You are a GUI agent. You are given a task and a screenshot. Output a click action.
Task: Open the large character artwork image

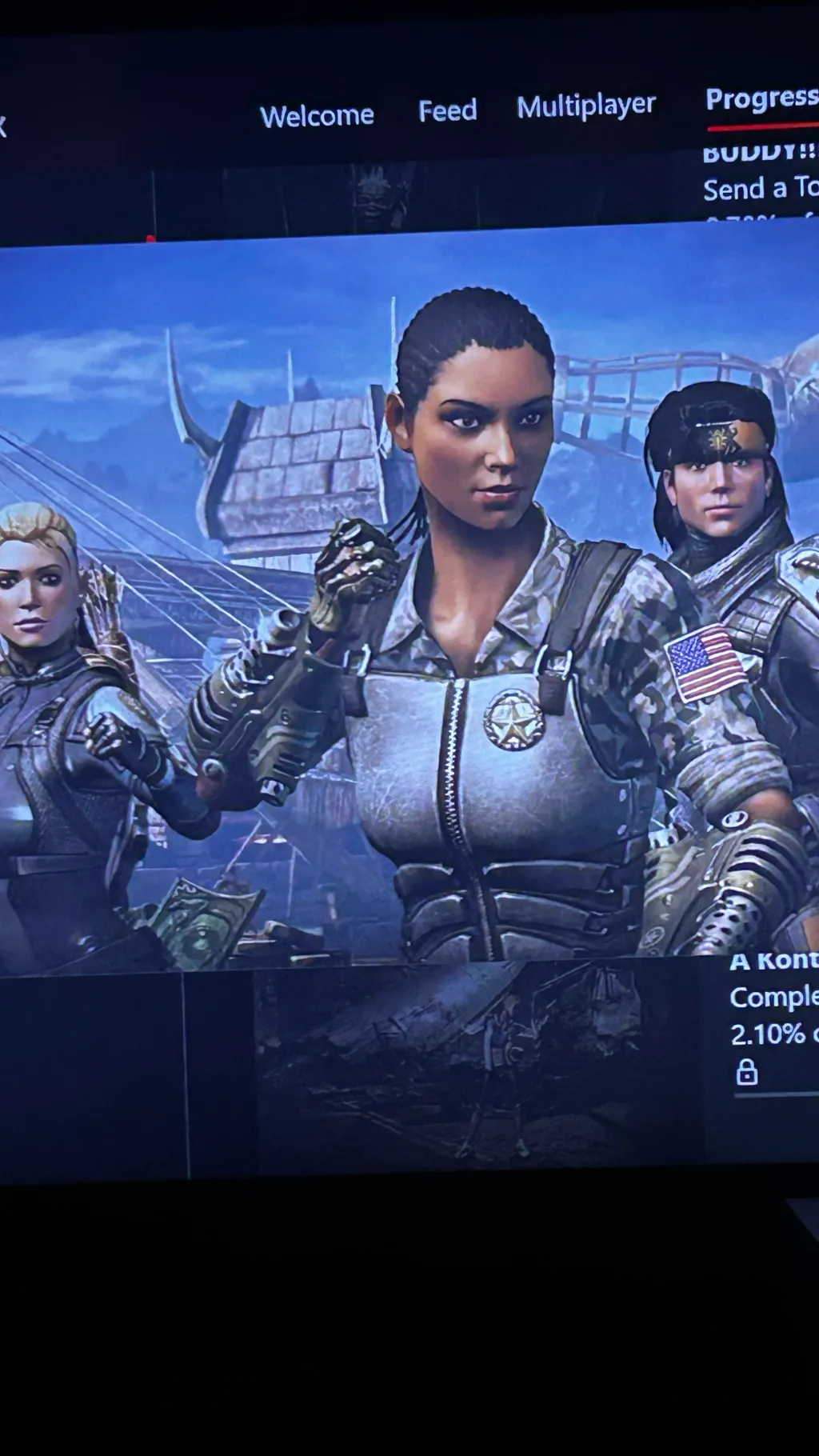click(x=408, y=600)
